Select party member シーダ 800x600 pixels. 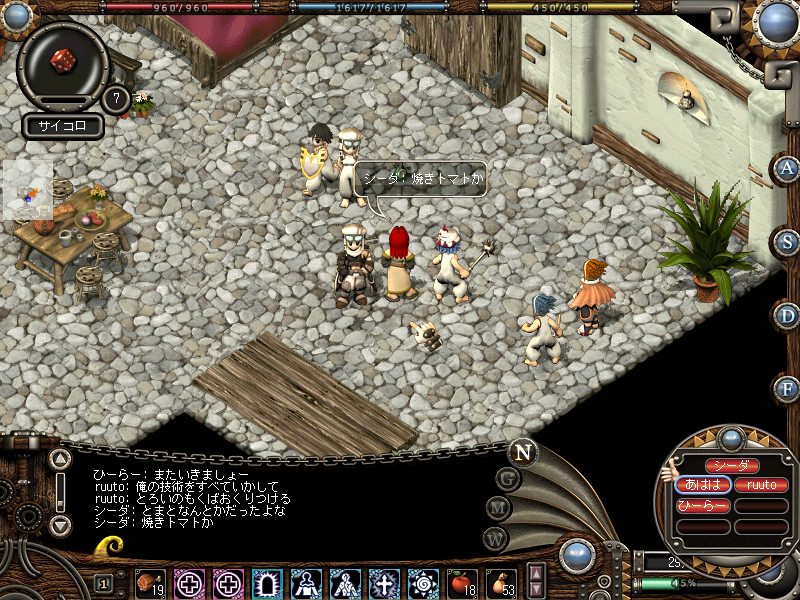(731, 466)
